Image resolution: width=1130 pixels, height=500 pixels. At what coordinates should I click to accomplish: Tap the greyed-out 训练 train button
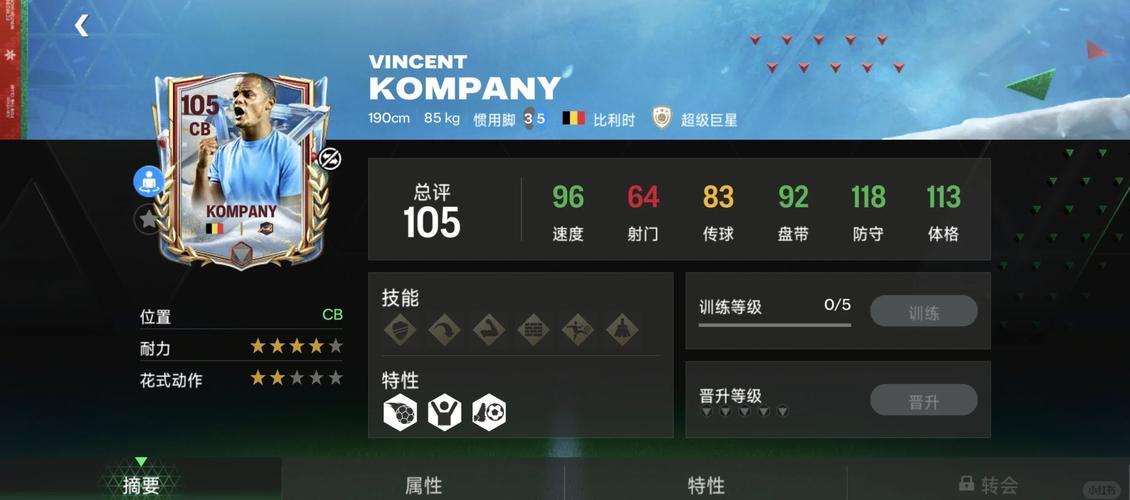click(923, 312)
